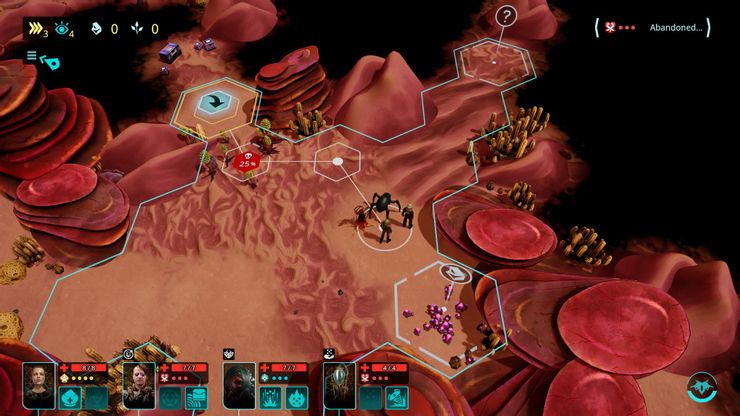Activate the first squad member's leaf ability
This screenshot has height=416, width=740.
click(71, 397)
